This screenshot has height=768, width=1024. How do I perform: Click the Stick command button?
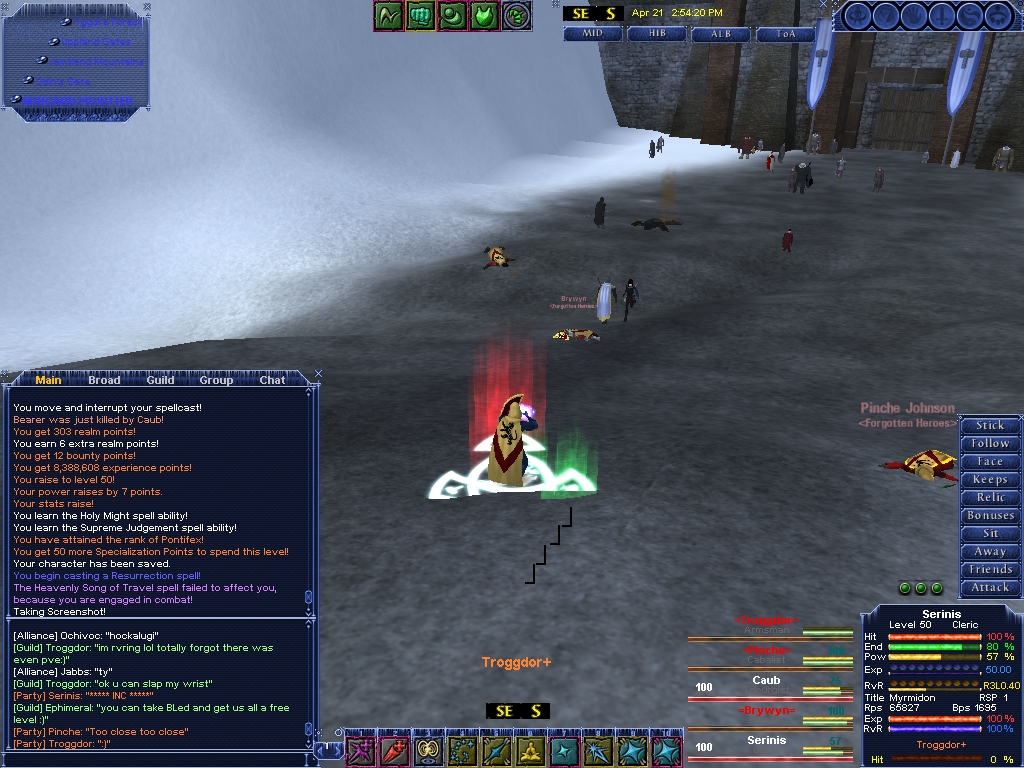990,425
